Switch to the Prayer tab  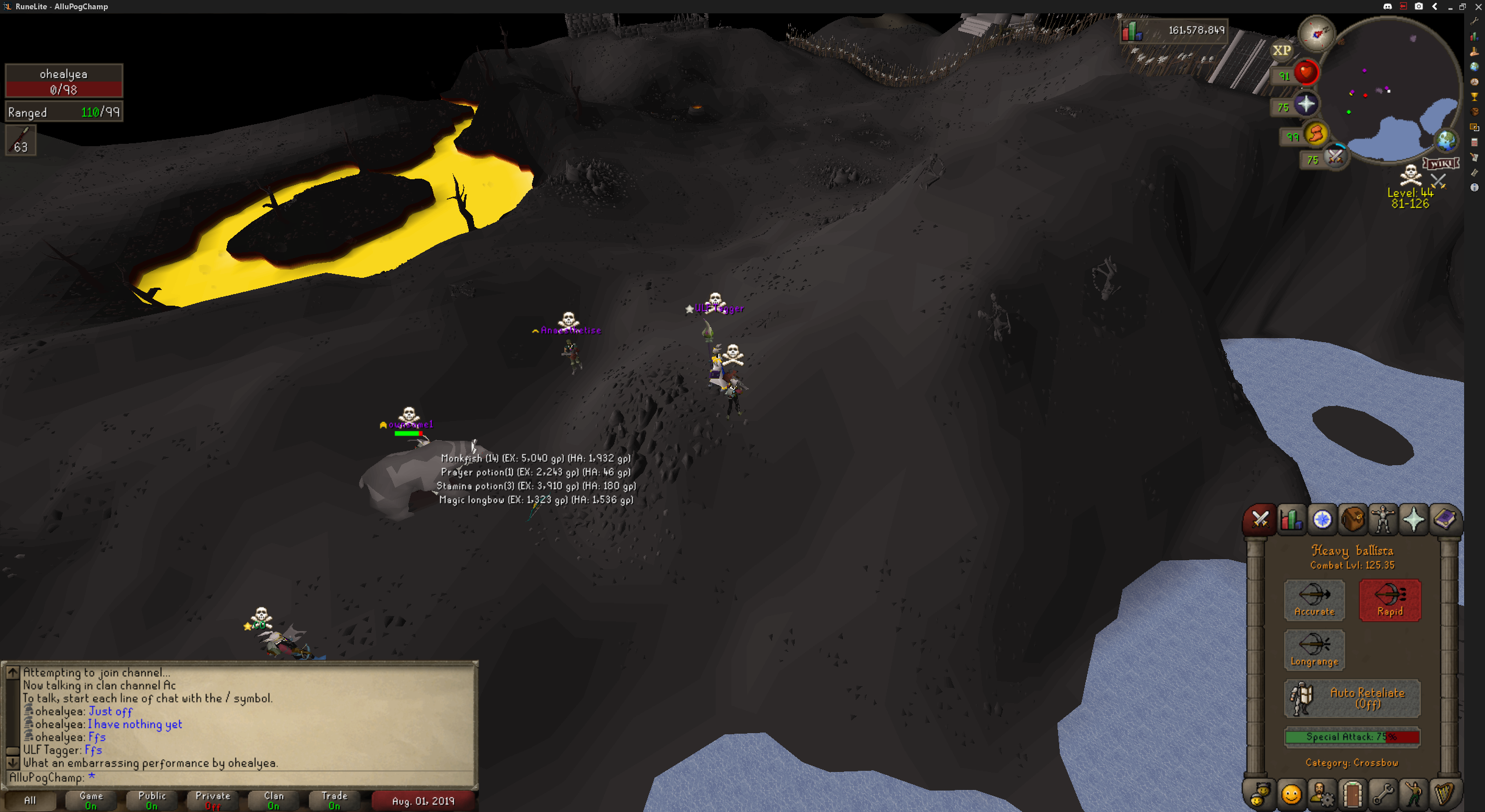coord(1414,519)
